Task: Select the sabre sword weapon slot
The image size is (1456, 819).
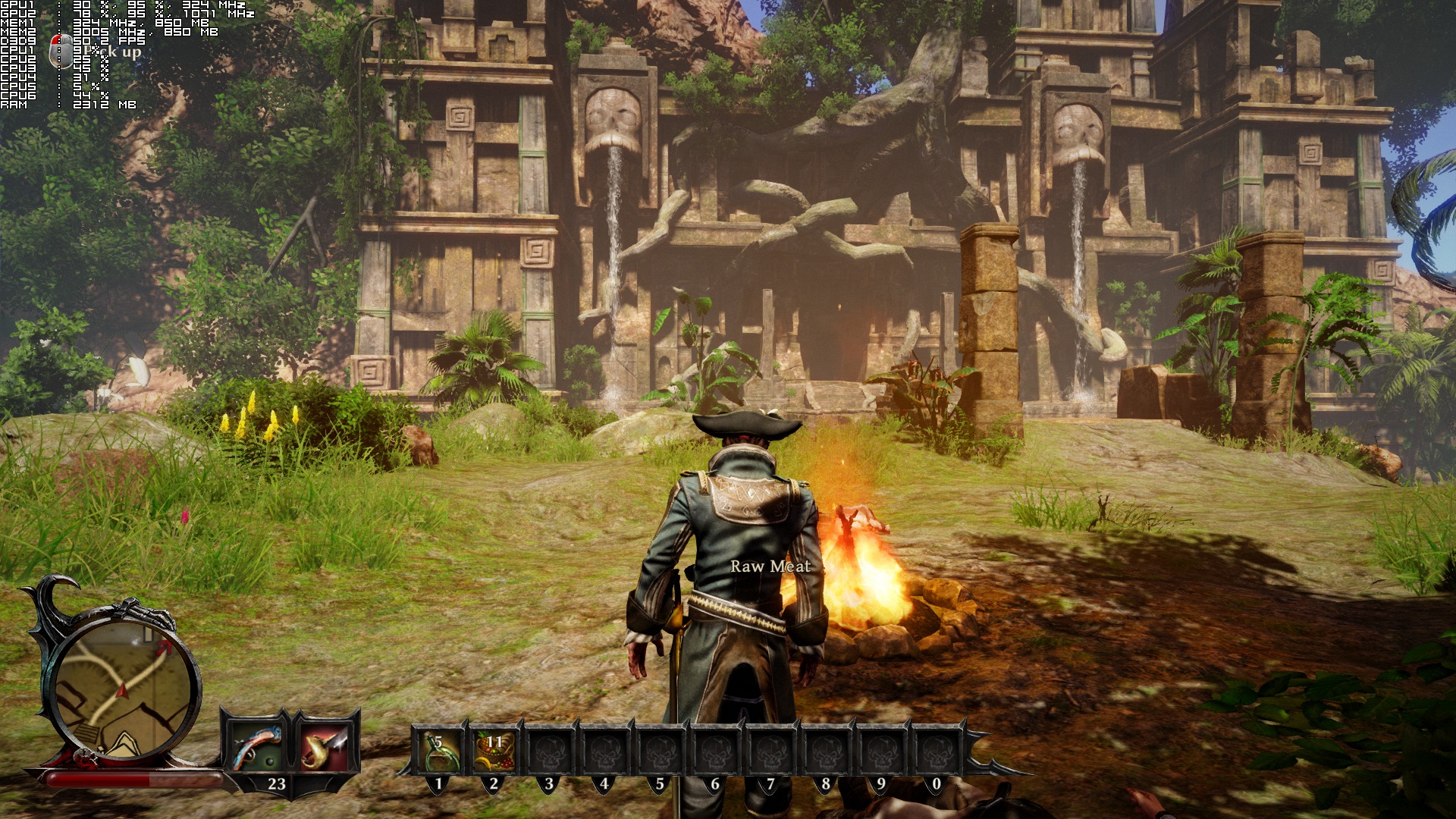Action: pos(325,747)
